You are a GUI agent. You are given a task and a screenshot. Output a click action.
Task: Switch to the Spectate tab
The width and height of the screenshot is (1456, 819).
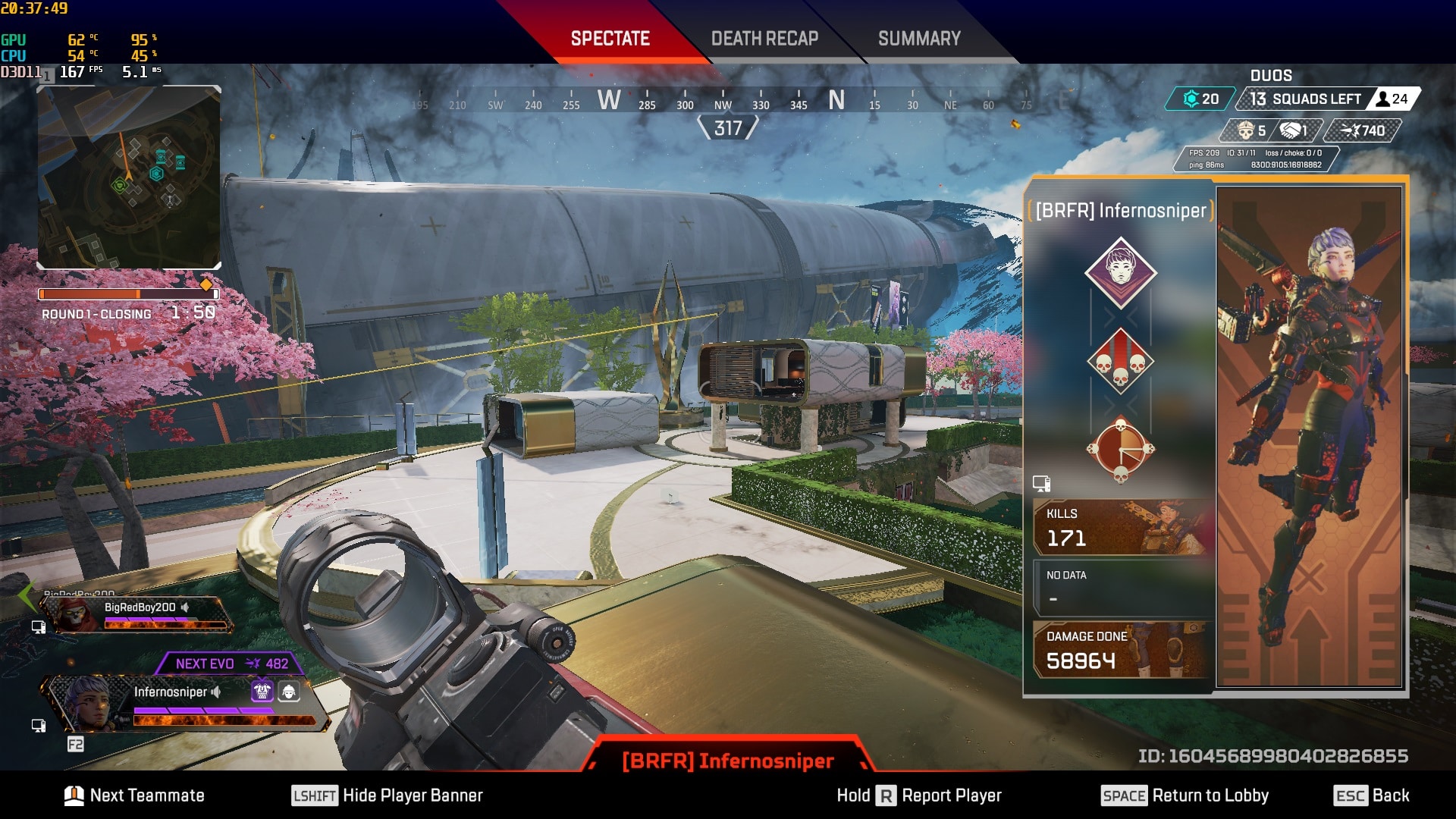(610, 39)
